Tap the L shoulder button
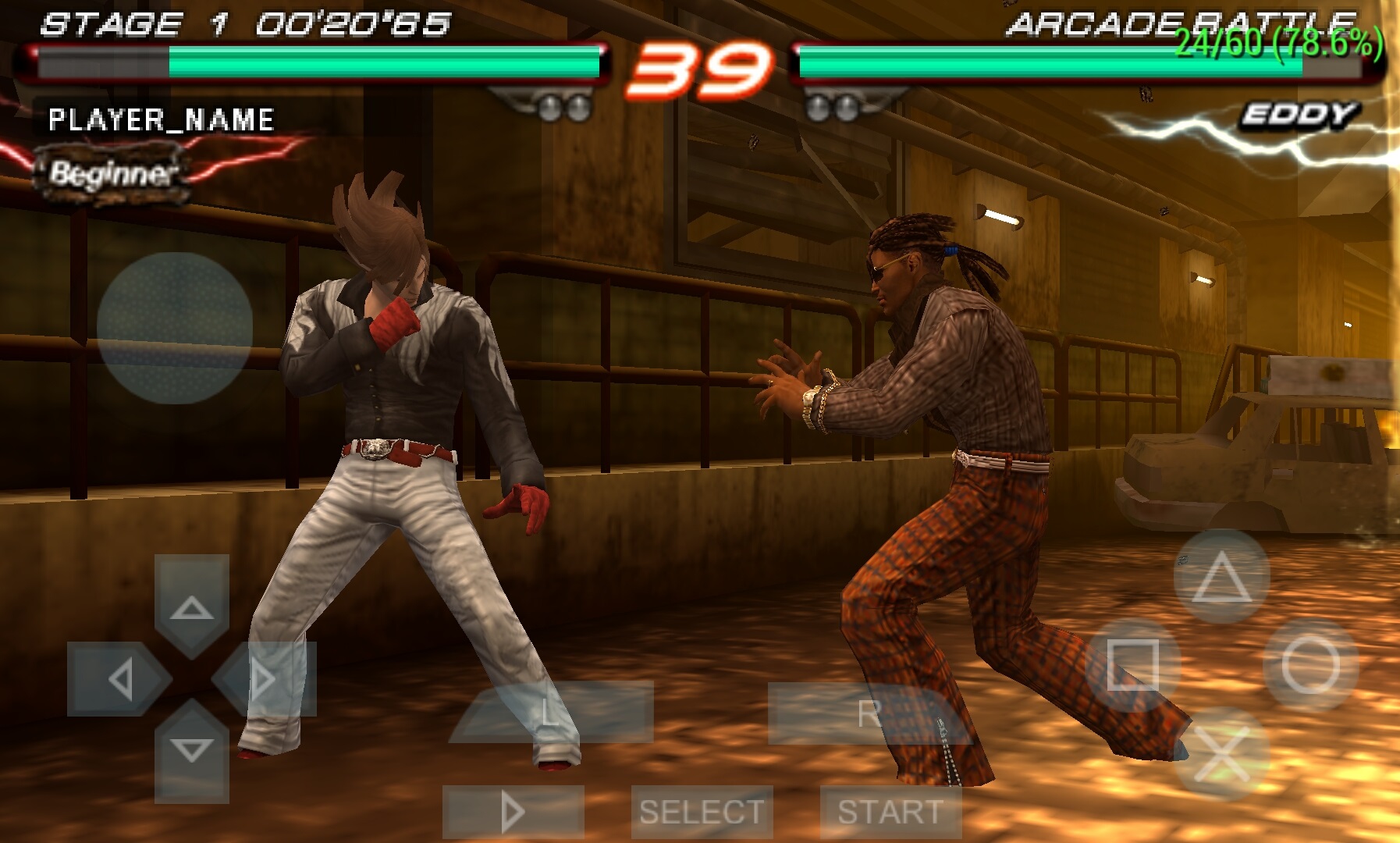The width and height of the screenshot is (1400, 843). tap(551, 711)
